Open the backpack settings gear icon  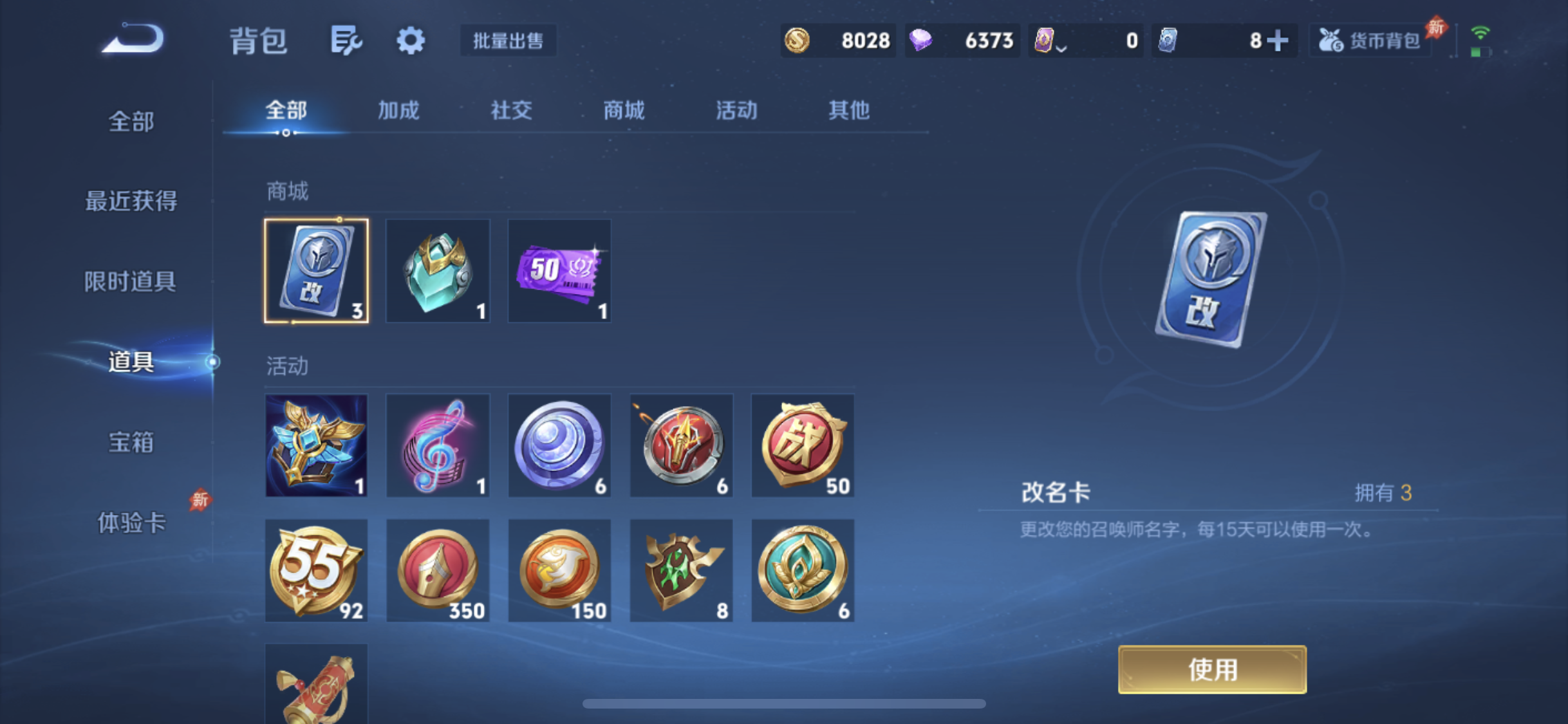click(x=410, y=40)
